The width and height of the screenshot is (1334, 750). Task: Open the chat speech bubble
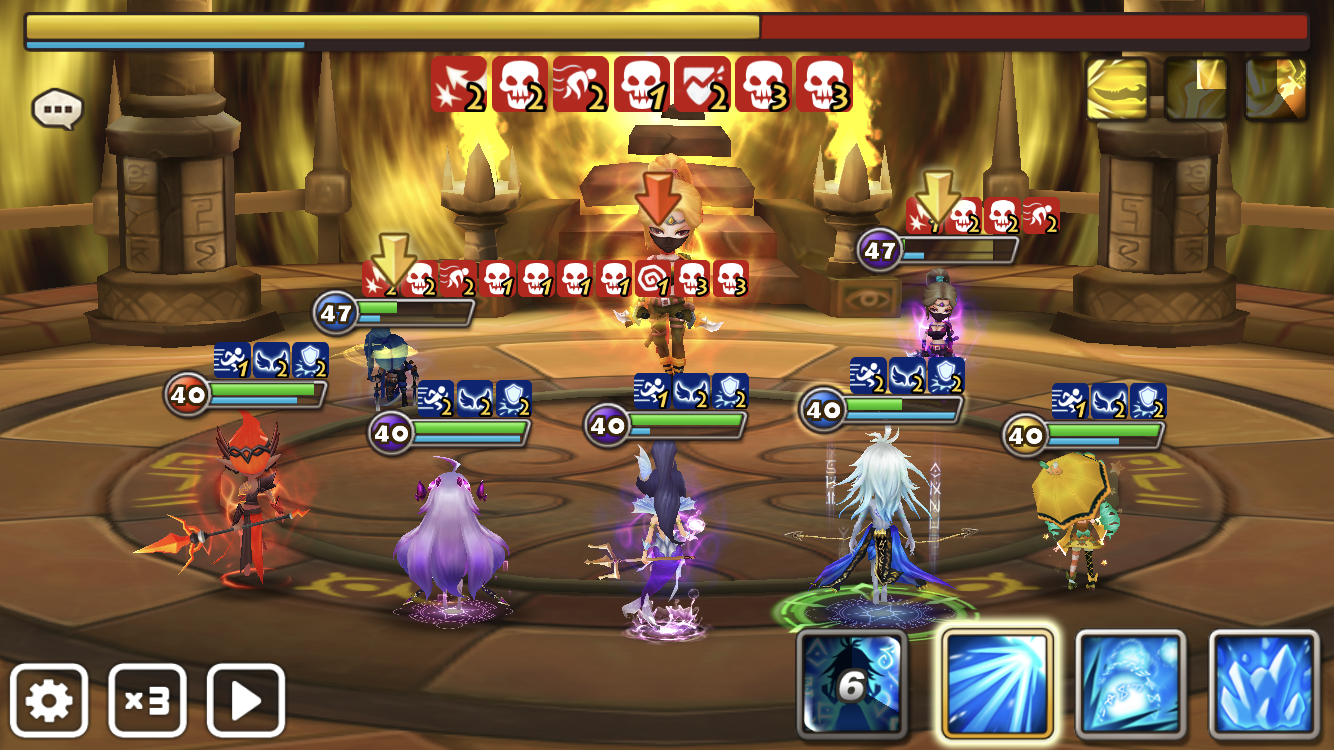pyautogui.click(x=57, y=109)
